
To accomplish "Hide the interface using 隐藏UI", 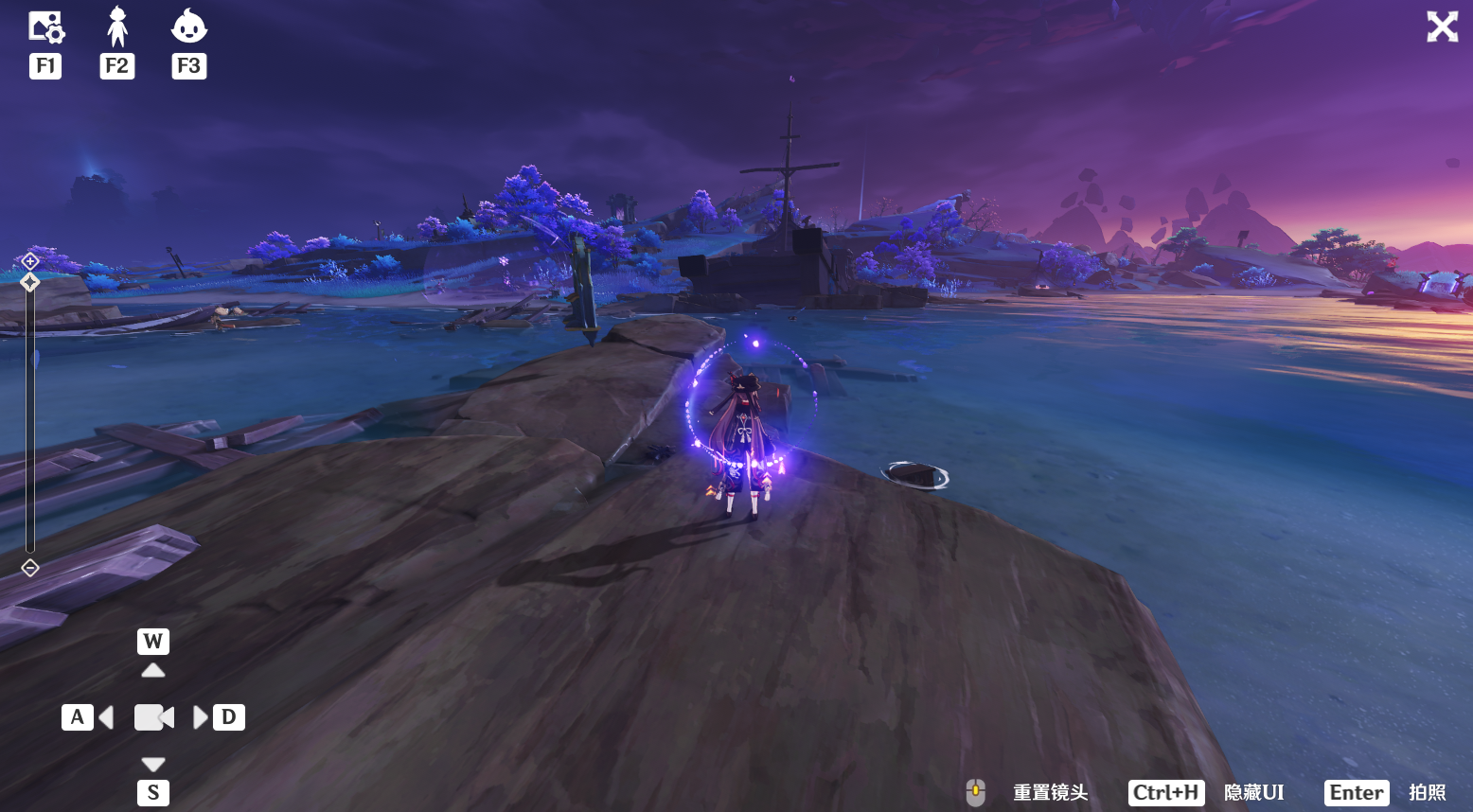I will tap(1253, 793).
